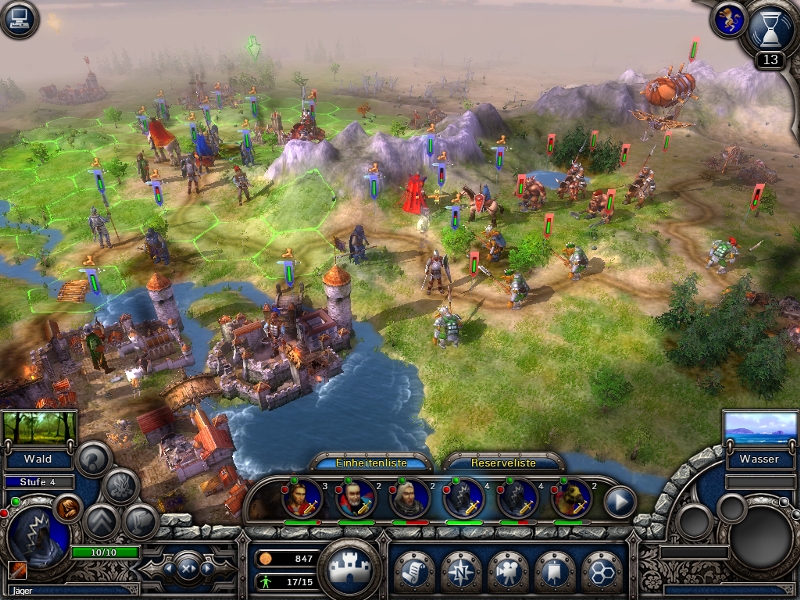Switch to the Reserveliste tab
The height and width of the screenshot is (600, 800).
[503, 463]
